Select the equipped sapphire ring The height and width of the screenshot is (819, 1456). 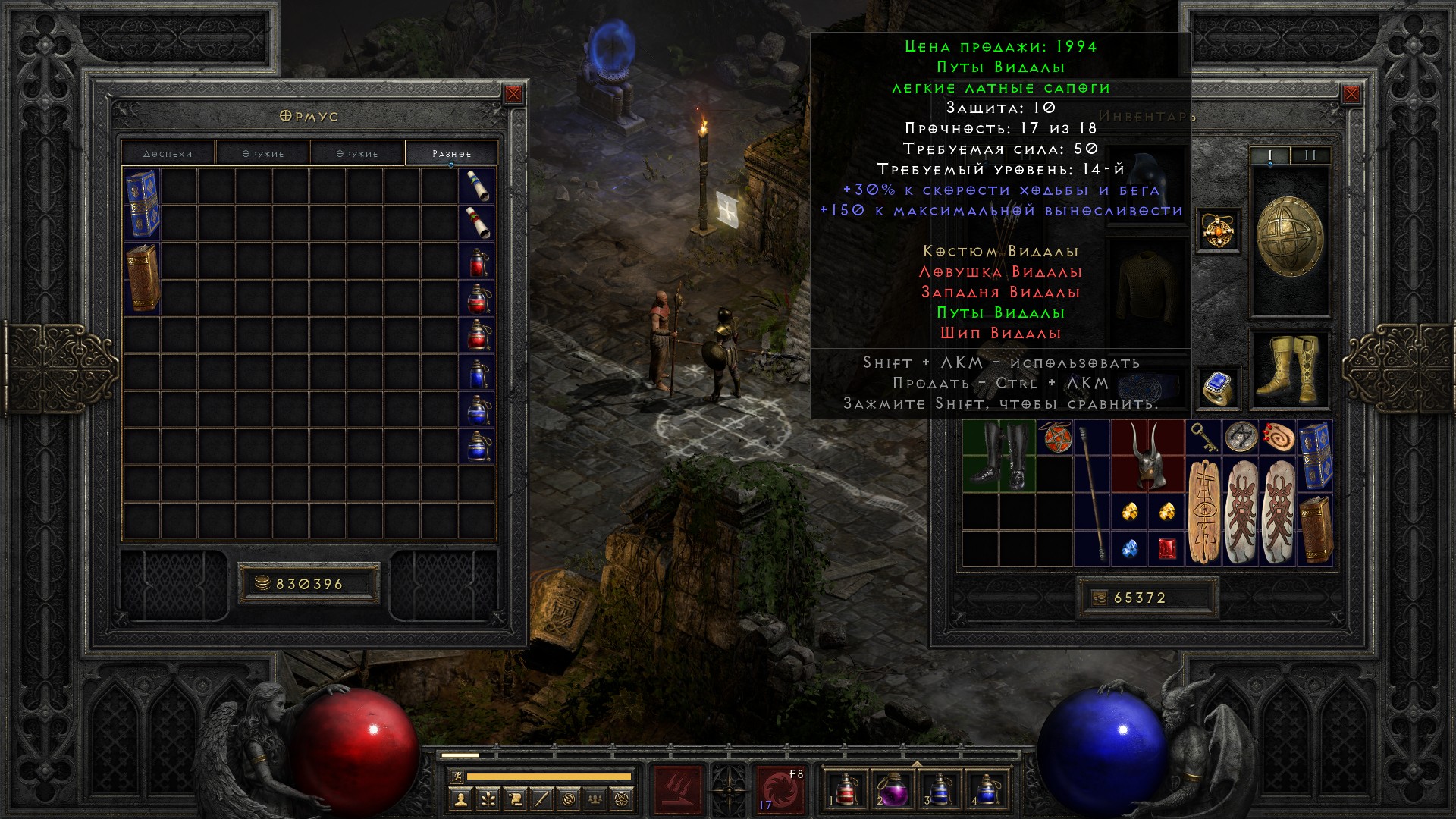tap(1216, 388)
